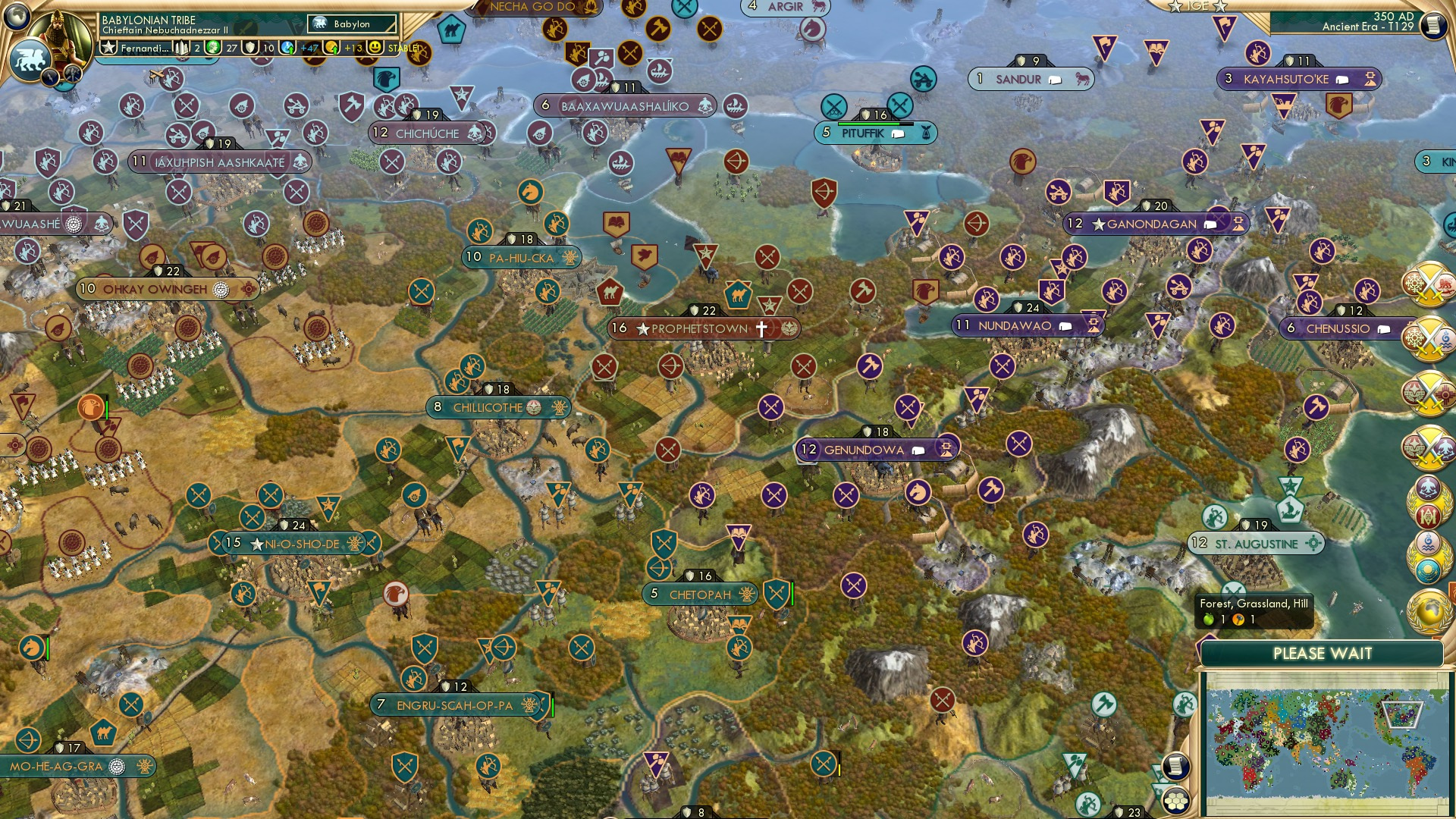This screenshot has height=819, width=1456.
Task: Open the scroll menu icon by the date
Action: 1432,25
